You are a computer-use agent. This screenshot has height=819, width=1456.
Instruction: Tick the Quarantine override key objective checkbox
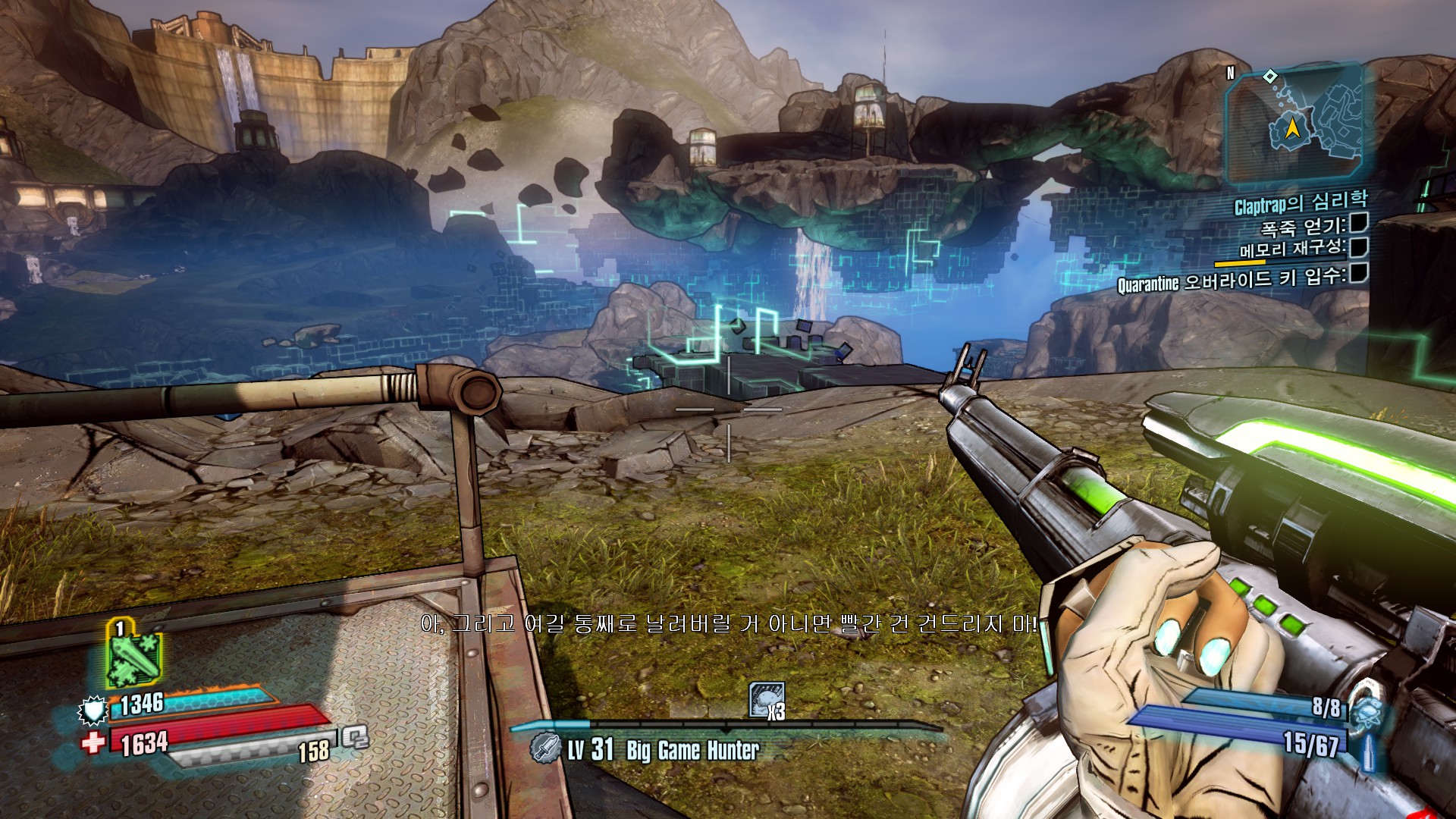1359,273
